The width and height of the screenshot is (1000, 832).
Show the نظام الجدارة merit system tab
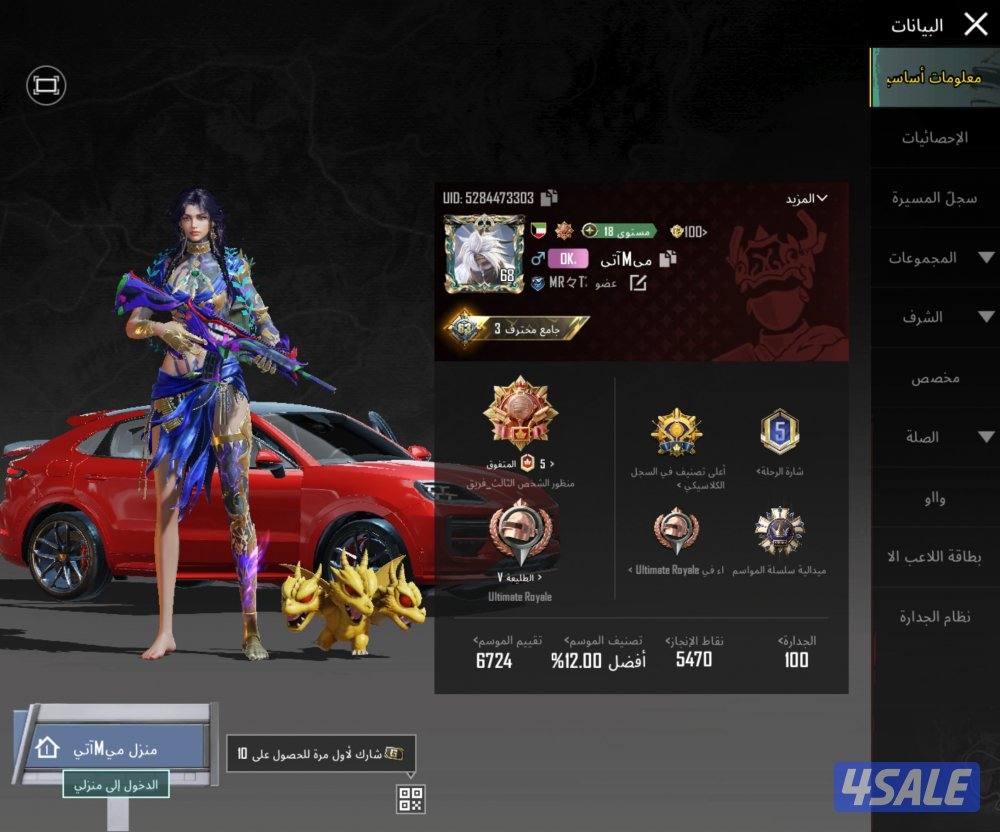coord(934,617)
